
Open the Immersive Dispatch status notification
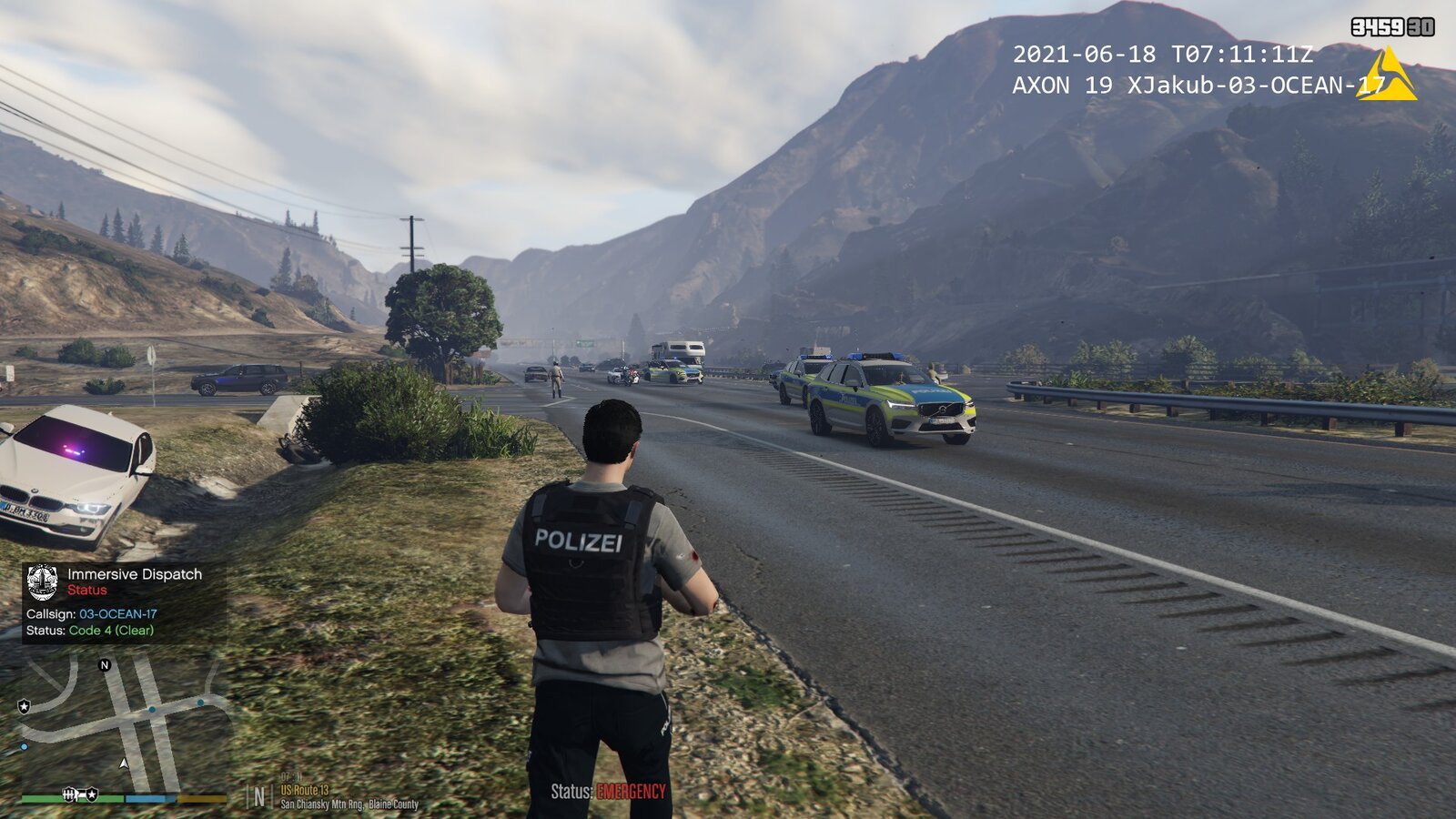(x=125, y=602)
